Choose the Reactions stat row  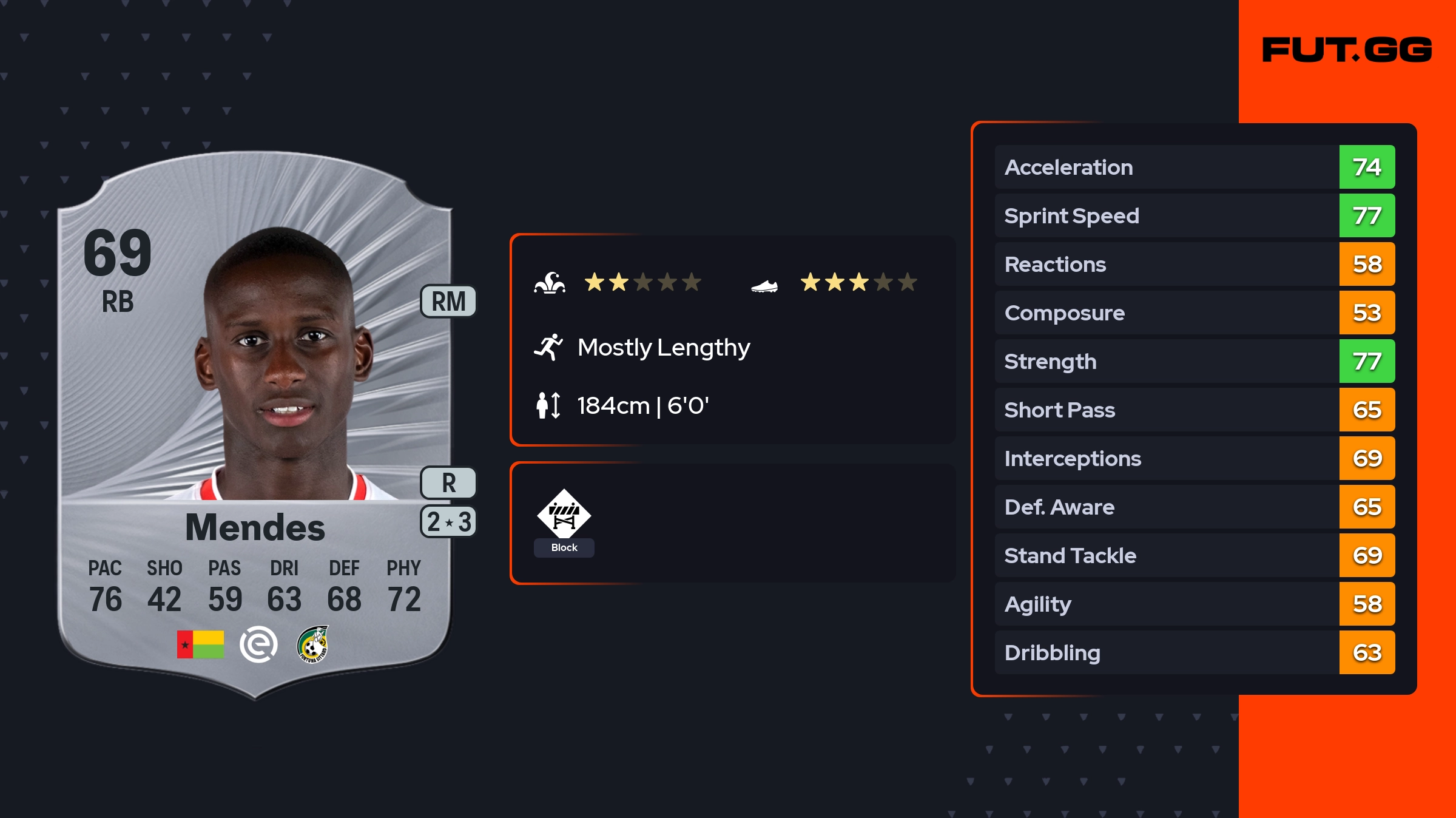click(1194, 265)
